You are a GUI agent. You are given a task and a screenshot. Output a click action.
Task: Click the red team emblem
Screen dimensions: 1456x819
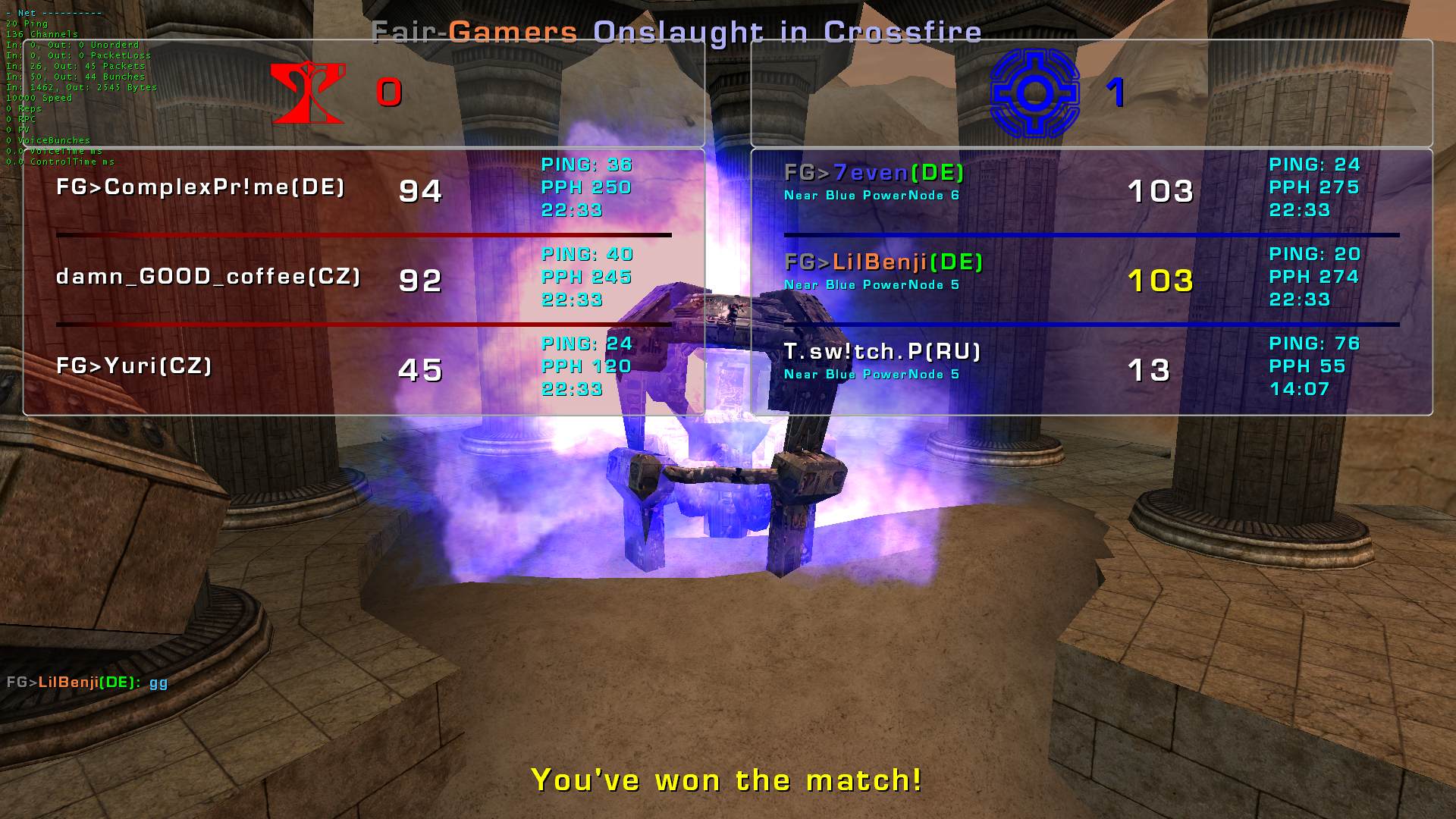tap(308, 93)
